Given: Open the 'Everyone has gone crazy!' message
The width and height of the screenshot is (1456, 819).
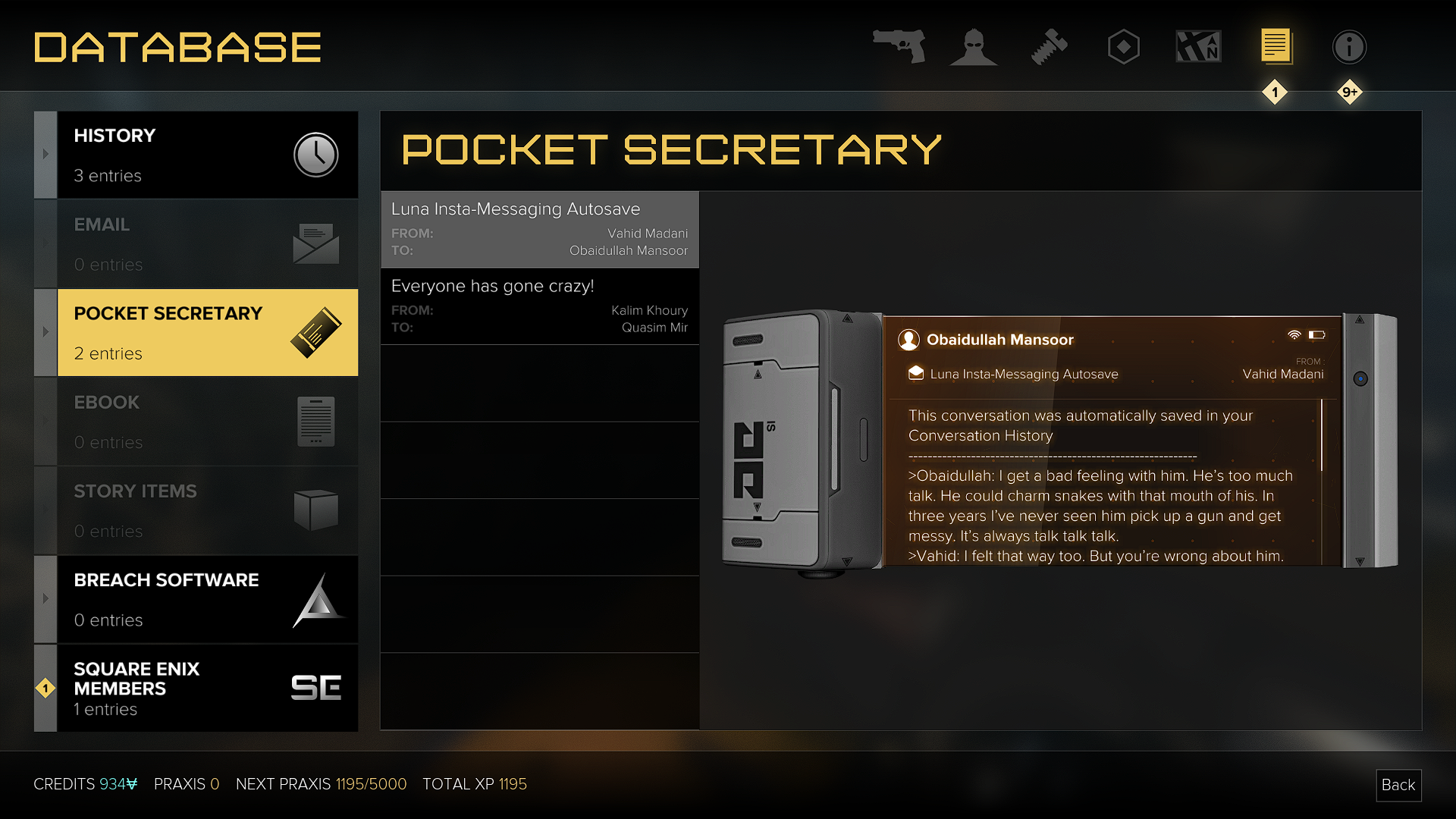Looking at the screenshot, I should [539, 306].
